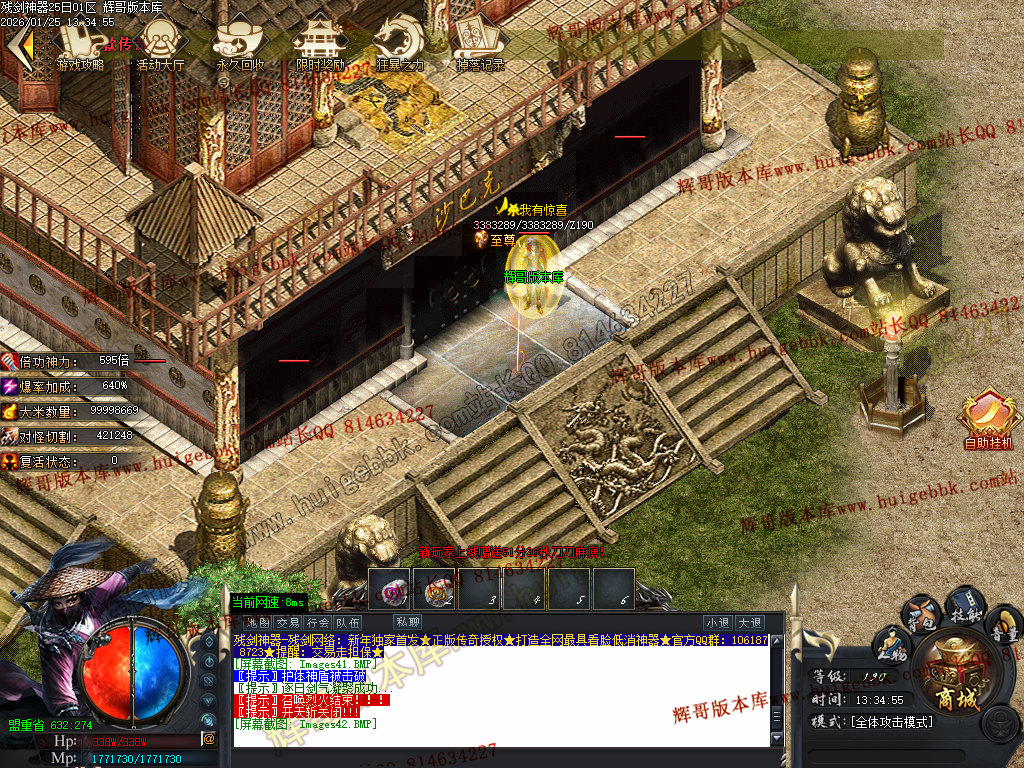Image resolution: width=1024 pixels, height=768 pixels.
Task: Open the 人物 character panel
Action: click(892, 645)
